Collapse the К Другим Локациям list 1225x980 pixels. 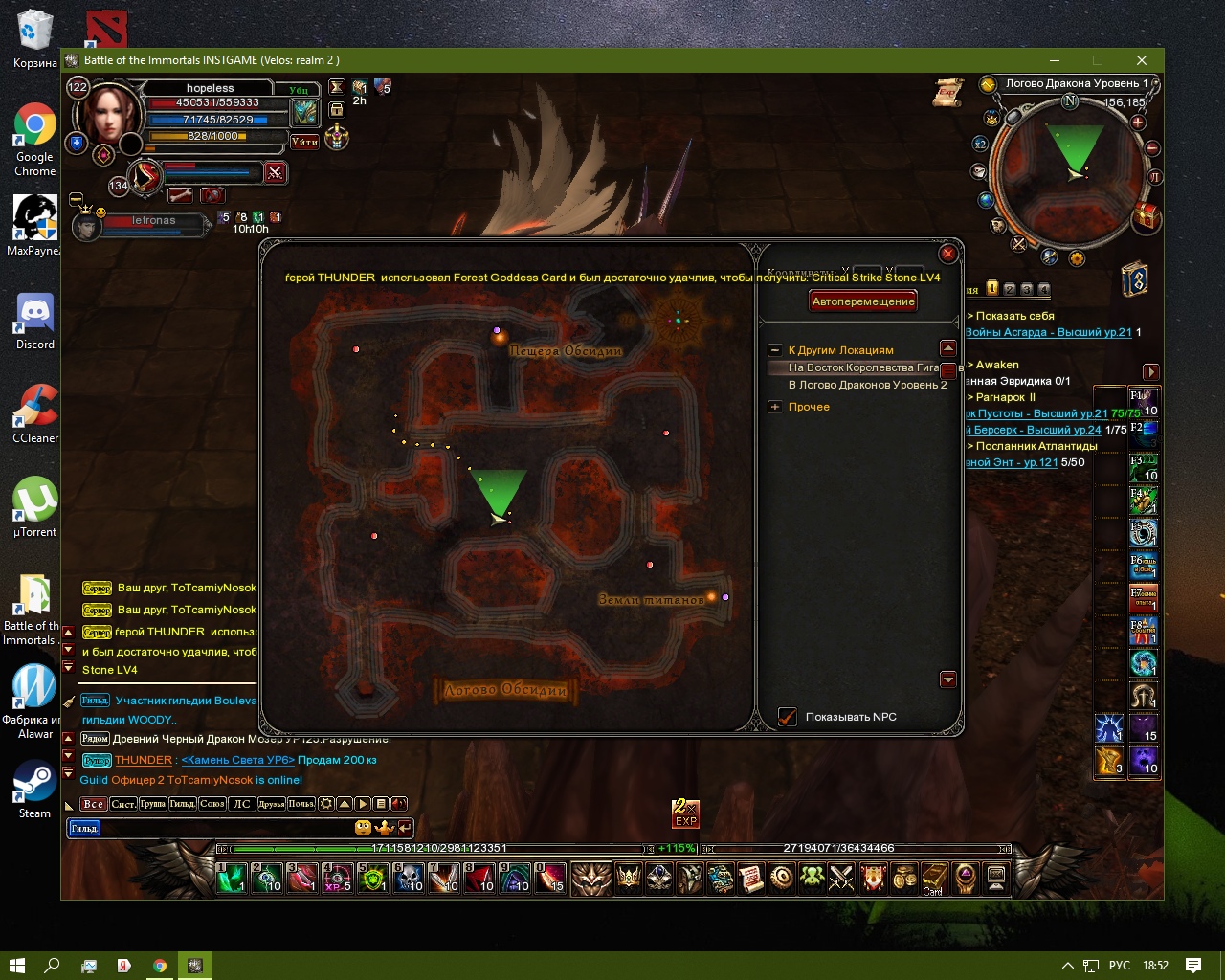[775, 350]
